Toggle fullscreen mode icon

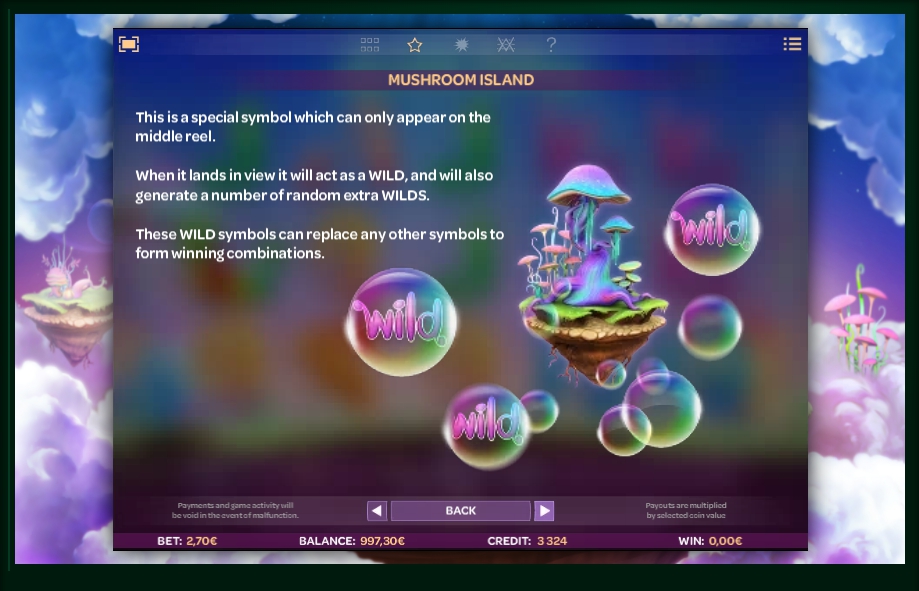pos(129,44)
